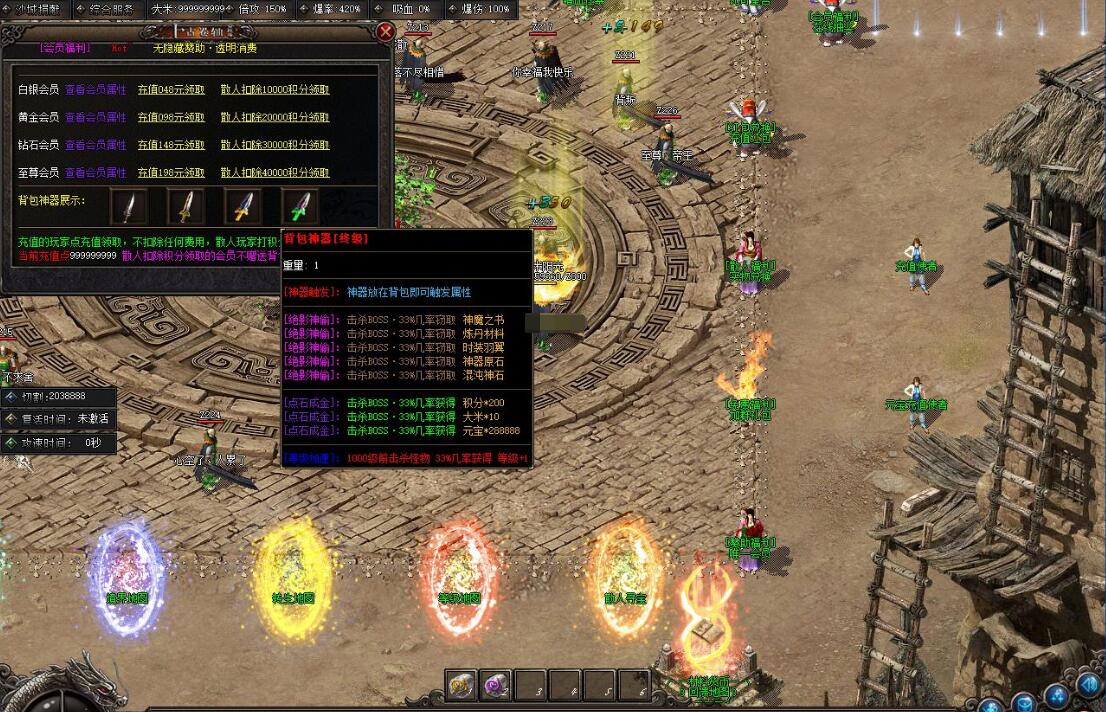Image resolution: width=1106 pixels, height=712 pixels.
Task: Open the 综合服务 top menu button
Action: click(x=111, y=8)
